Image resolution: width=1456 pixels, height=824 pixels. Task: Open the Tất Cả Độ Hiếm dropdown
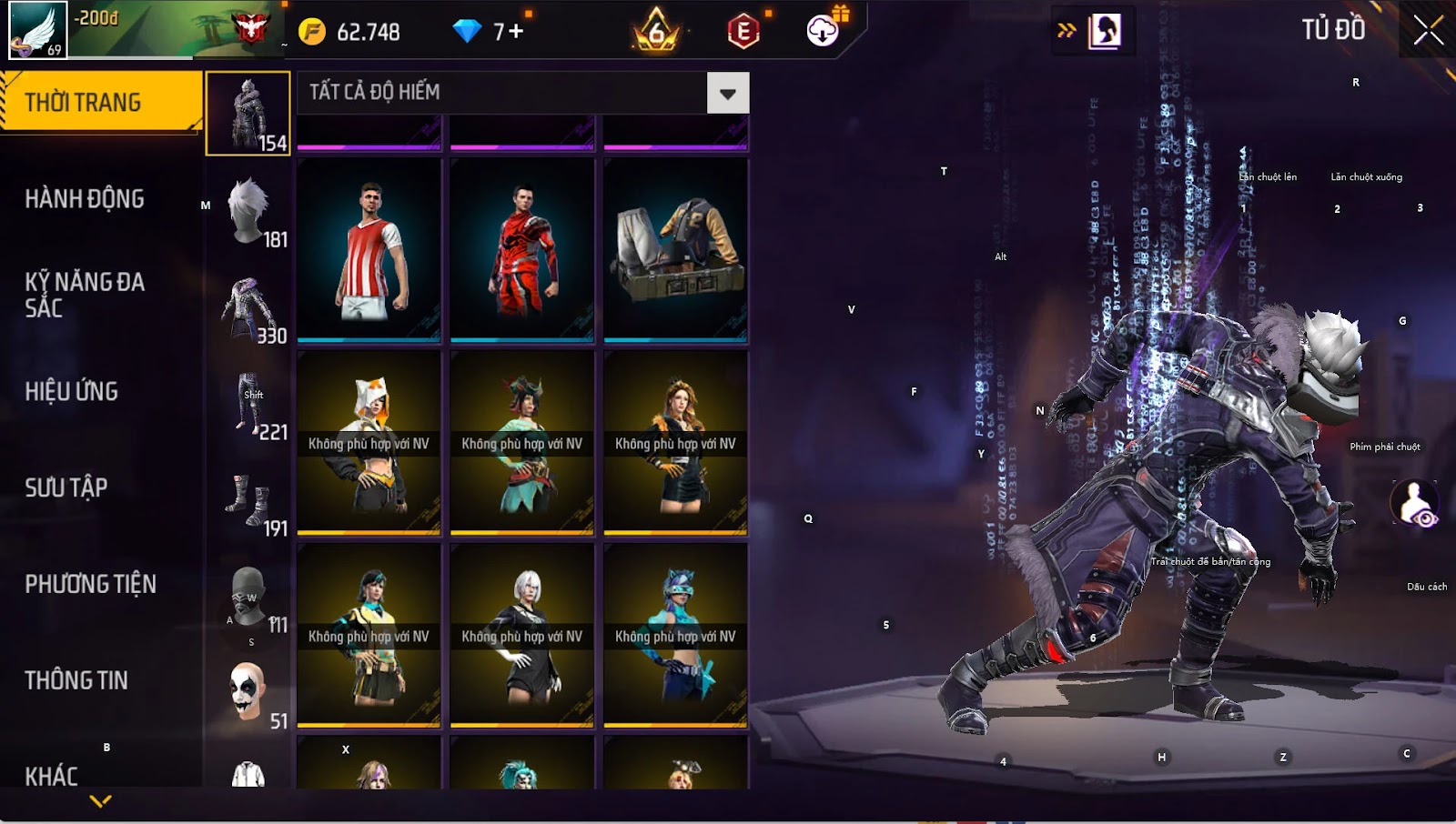(x=727, y=93)
